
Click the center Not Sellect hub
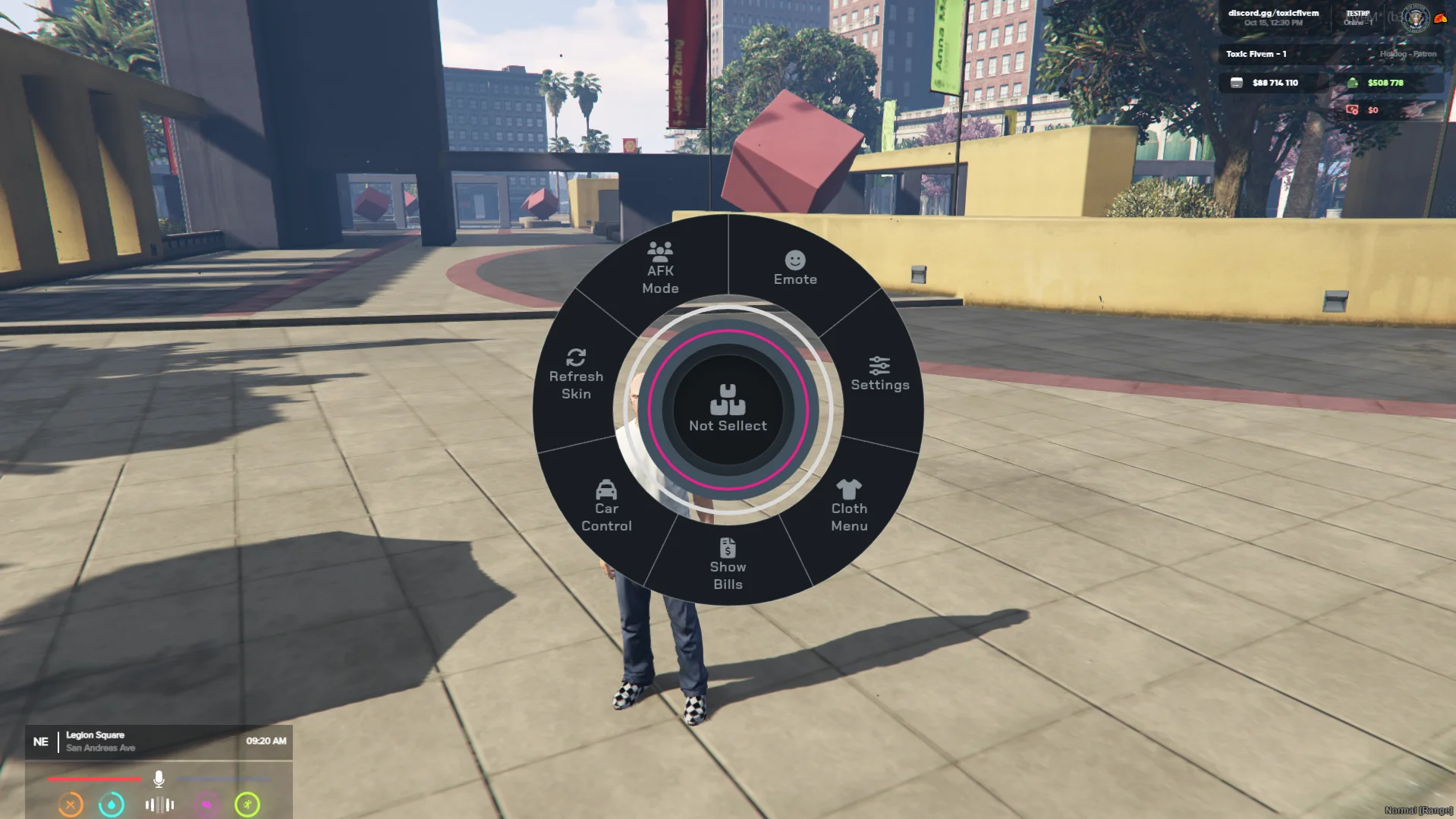(728, 410)
